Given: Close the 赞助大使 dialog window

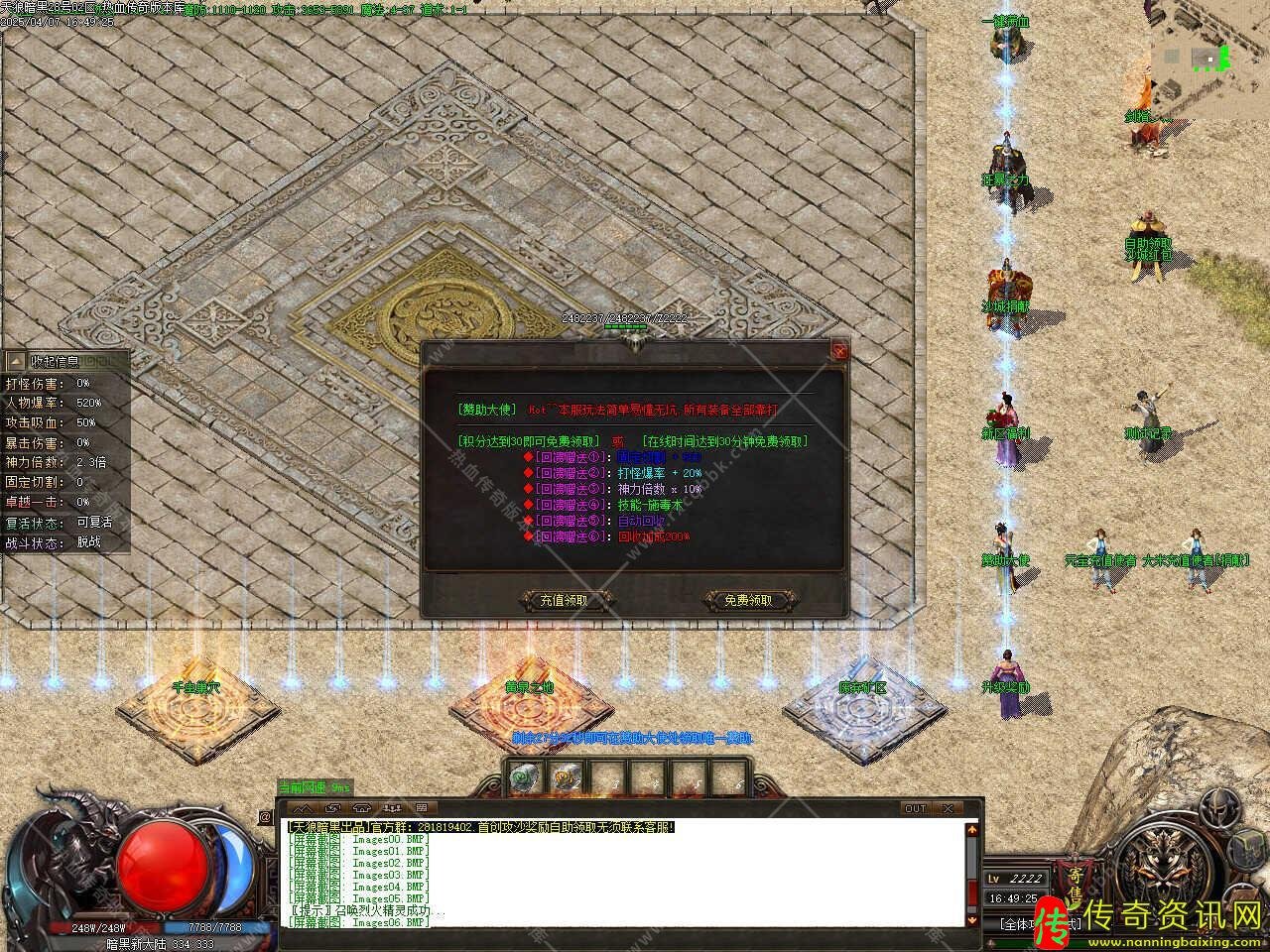Looking at the screenshot, I should point(839,350).
